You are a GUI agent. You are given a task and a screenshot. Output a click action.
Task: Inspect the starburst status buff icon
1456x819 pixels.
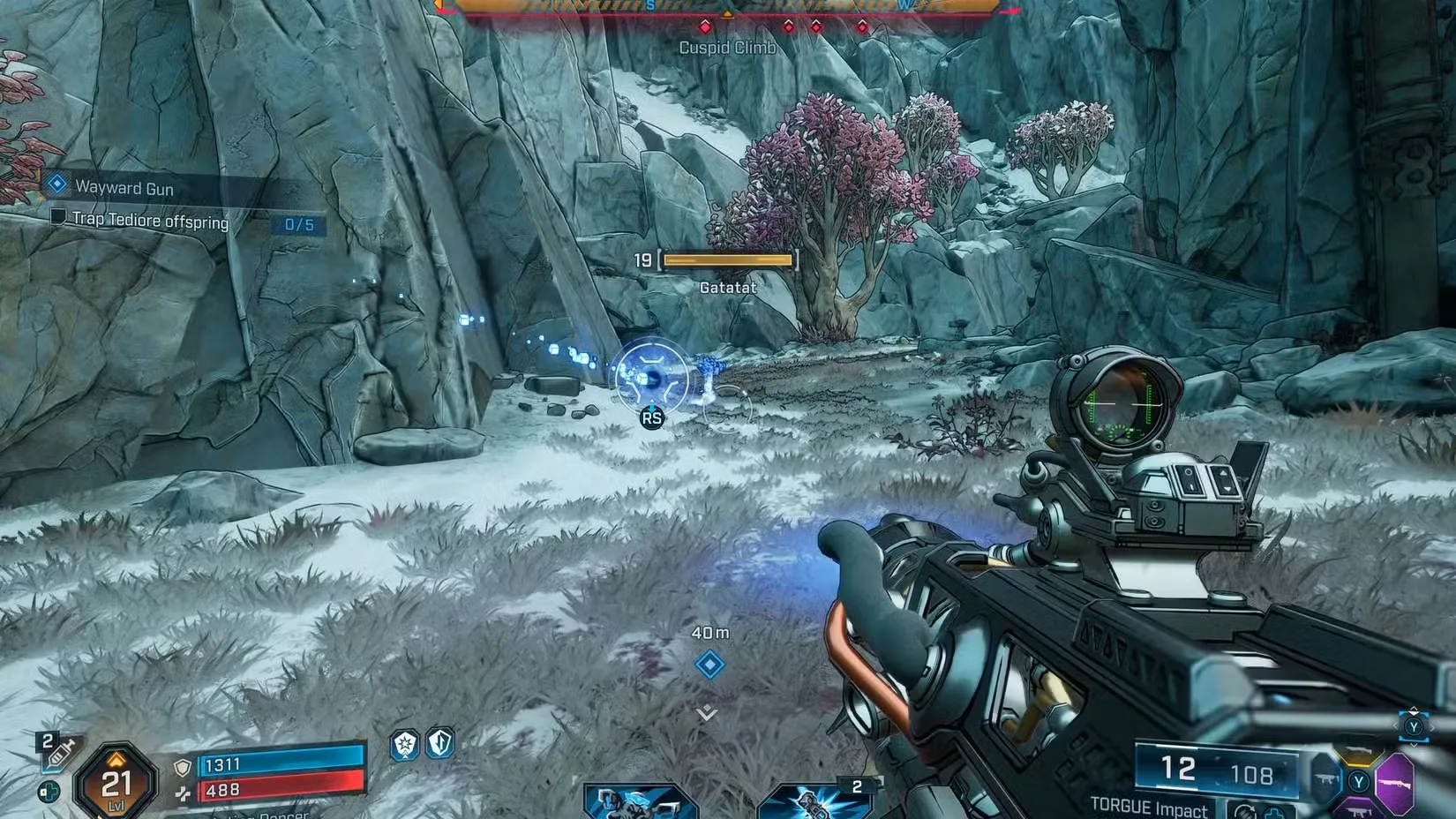pyautogui.click(x=405, y=745)
